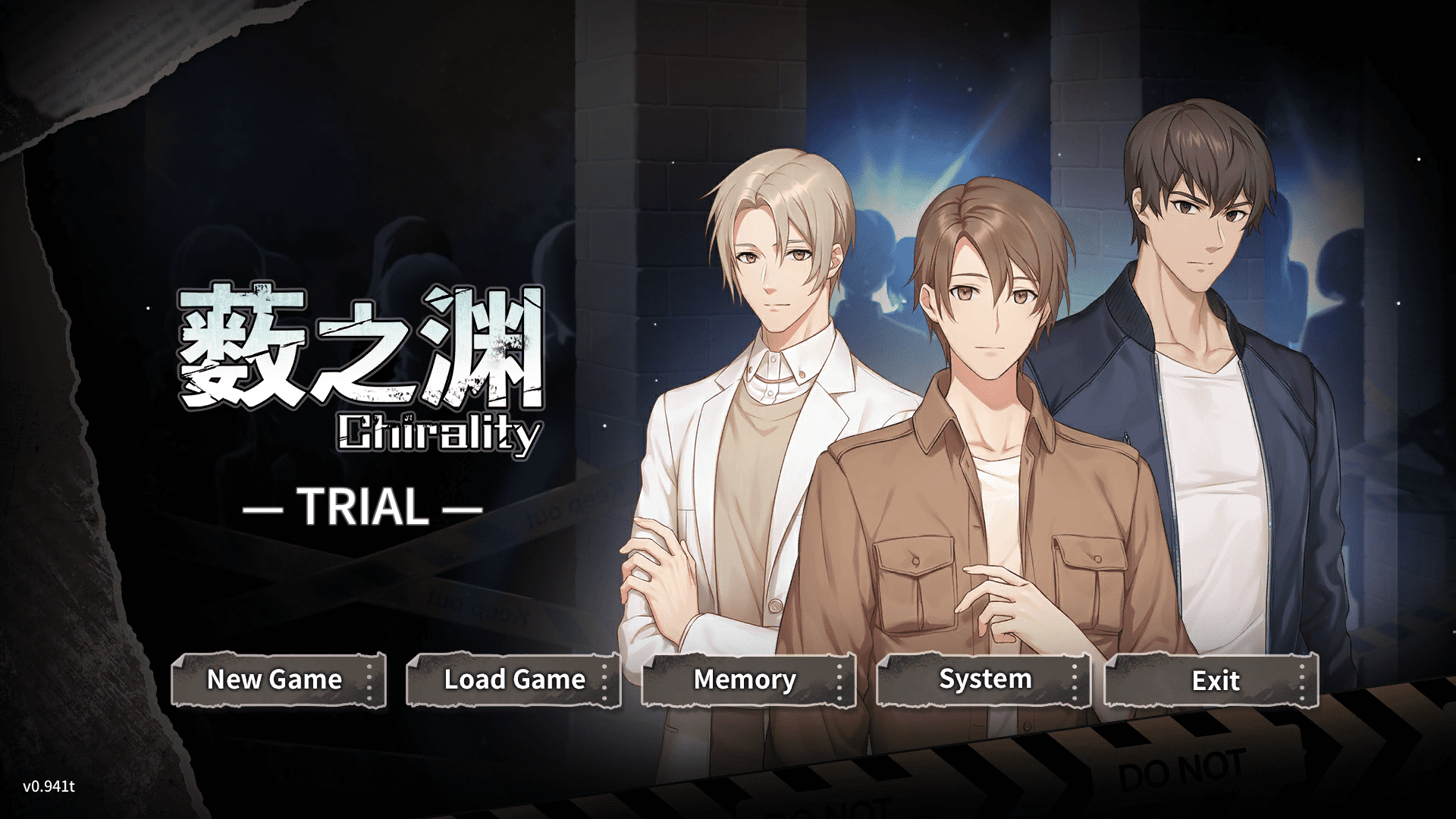Open the Load Game menu
The width and height of the screenshot is (1456, 819).
(513, 680)
